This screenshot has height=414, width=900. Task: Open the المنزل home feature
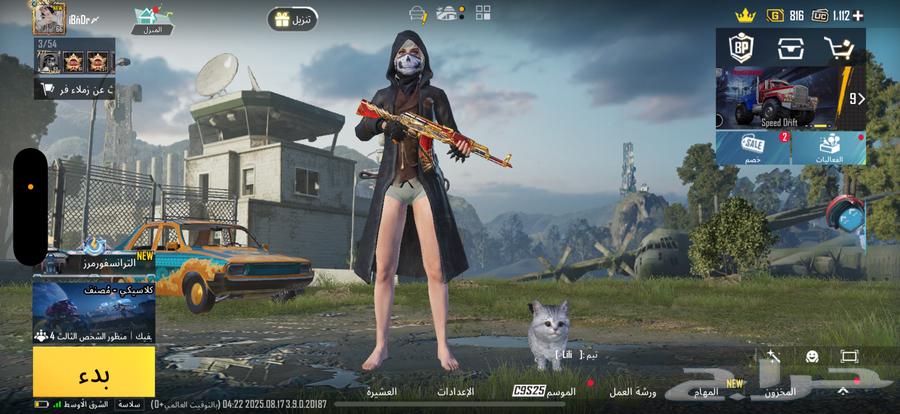click(x=152, y=19)
